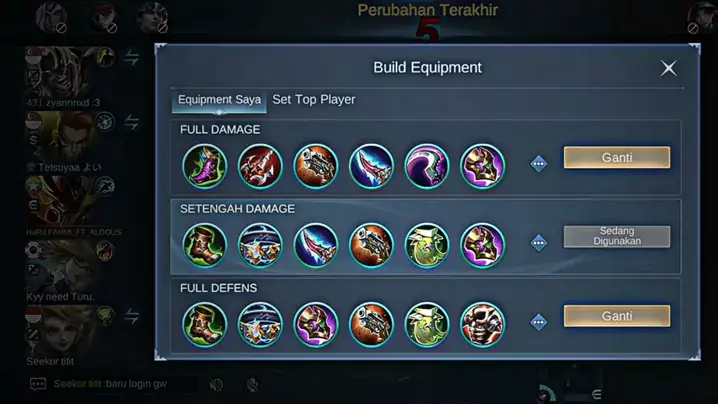Click the diamond icon in Full Damage row
Image resolution: width=718 pixels, height=404 pixels.
pos(539,164)
